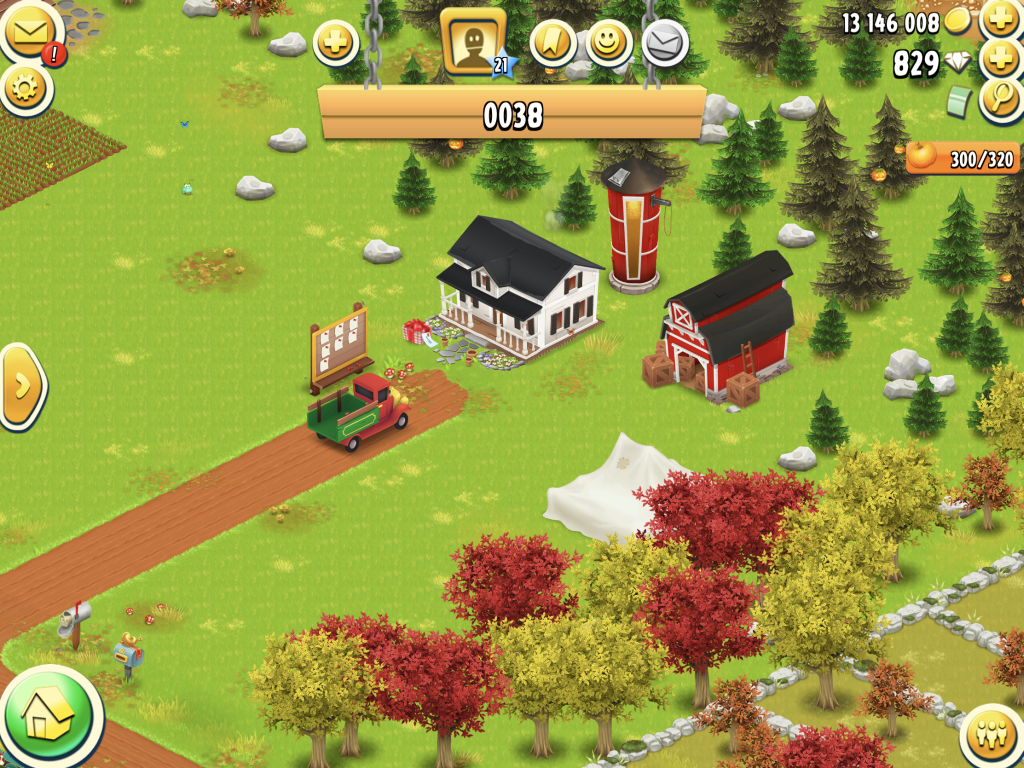Open the friends list button
Viewport: 1024px width, 768px height.
click(990, 737)
